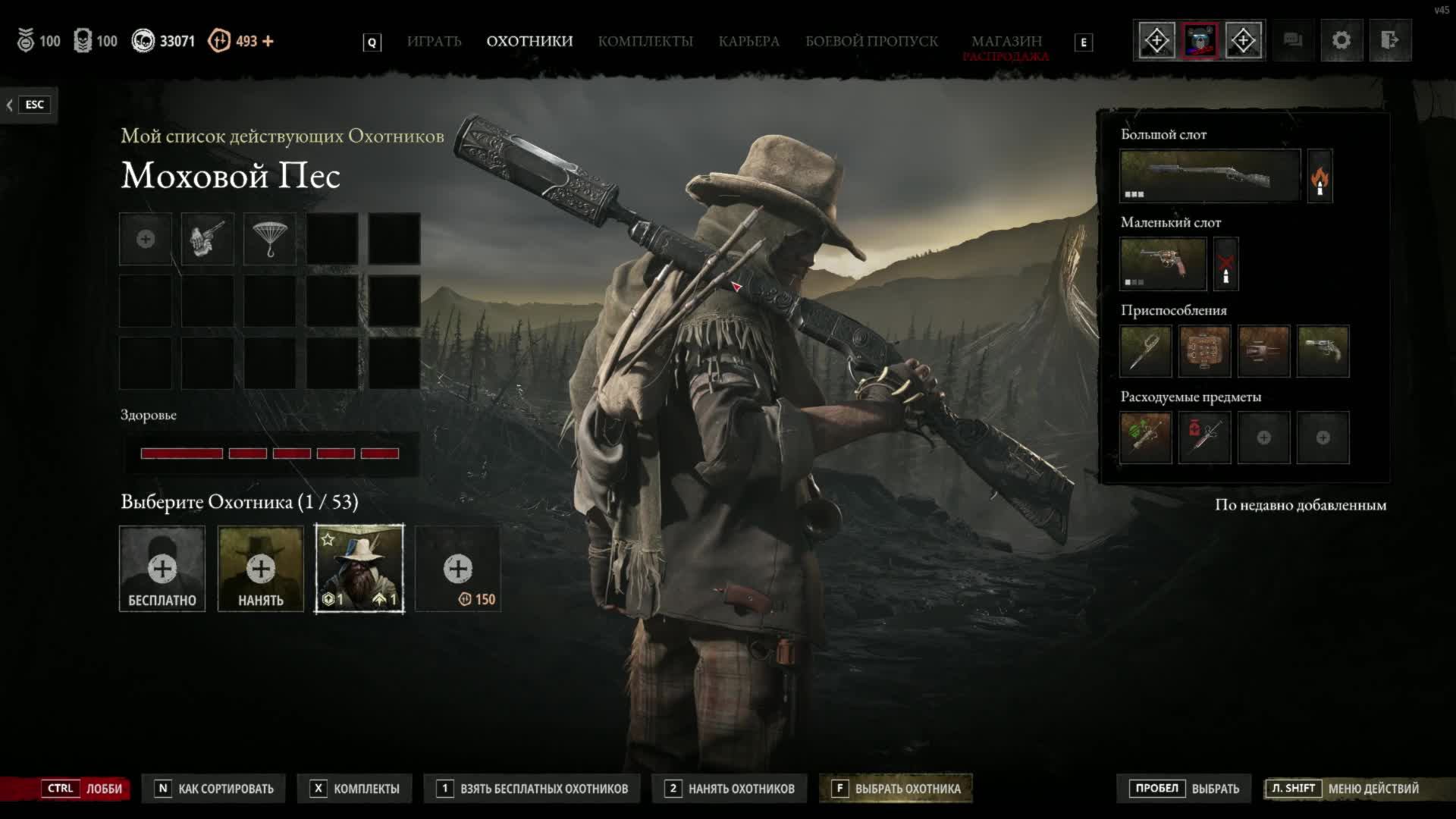1456x819 pixels.
Task: Select the large slot rifle
Action: tap(1210, 176)
